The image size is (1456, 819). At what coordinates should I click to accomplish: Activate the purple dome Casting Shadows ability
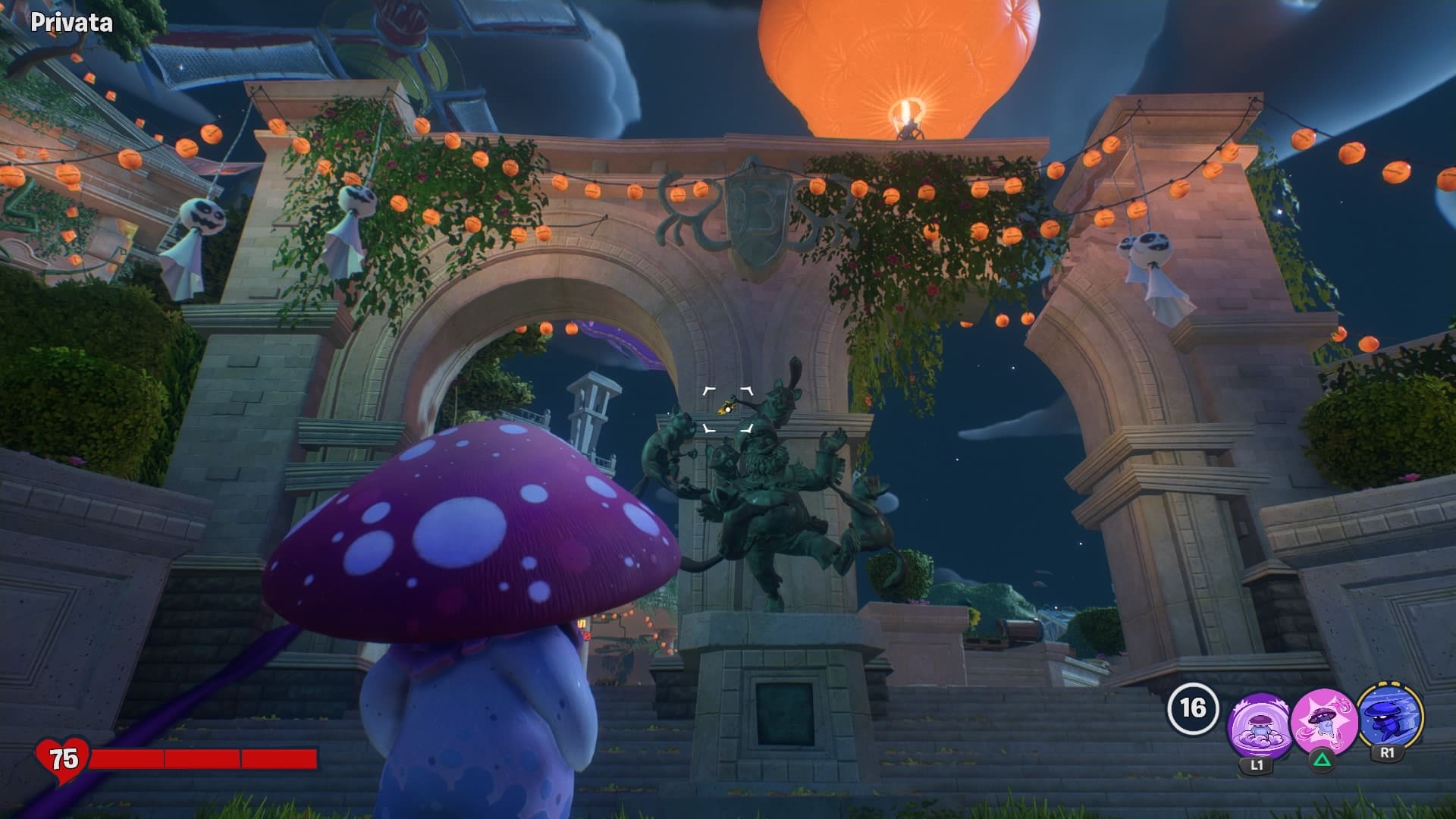[x=1257, y=725]
